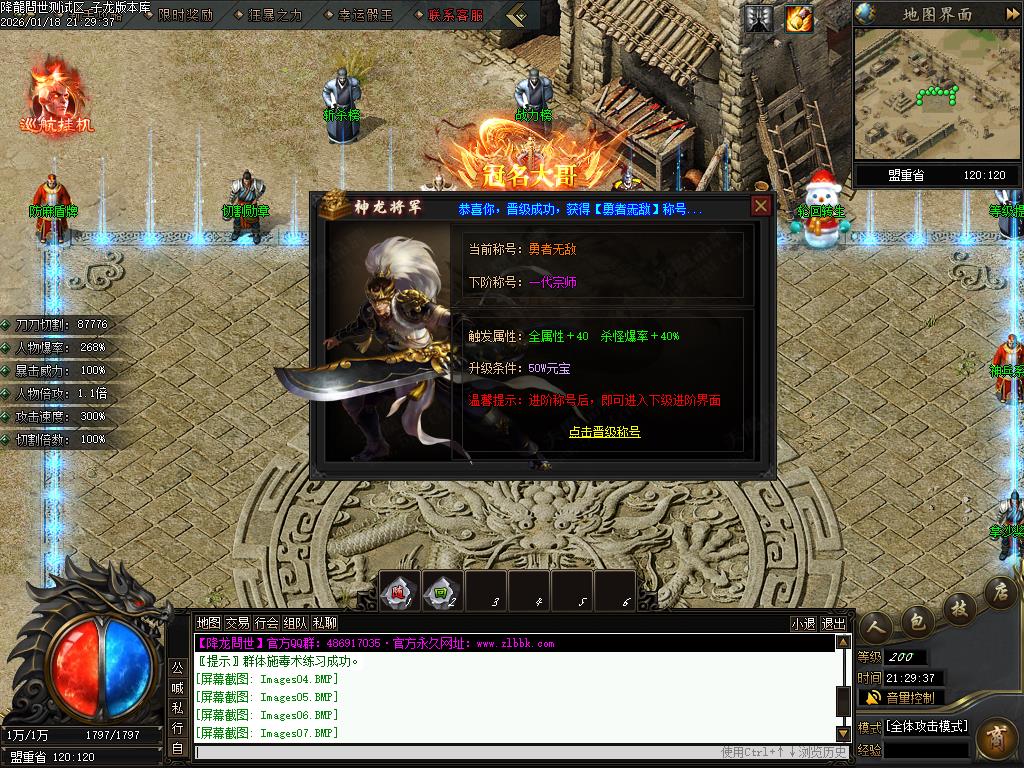Screen dimensions: 1024x768
Task: Open the character panel 人 button
Action: (875, 627)
